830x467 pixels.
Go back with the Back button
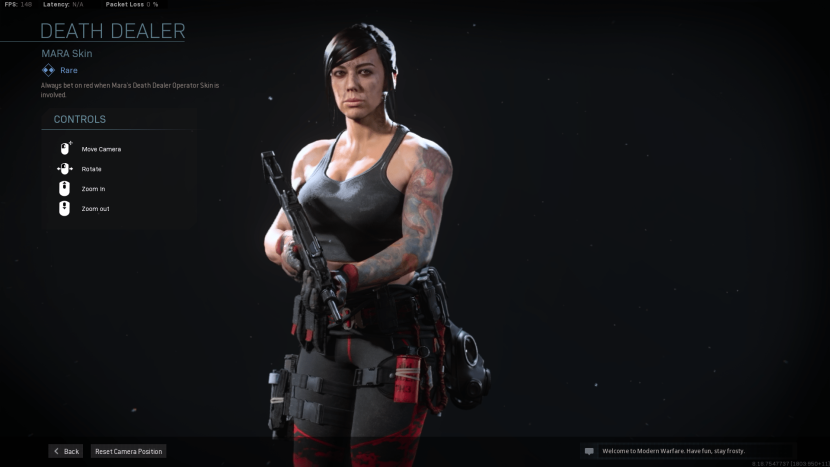66,451
